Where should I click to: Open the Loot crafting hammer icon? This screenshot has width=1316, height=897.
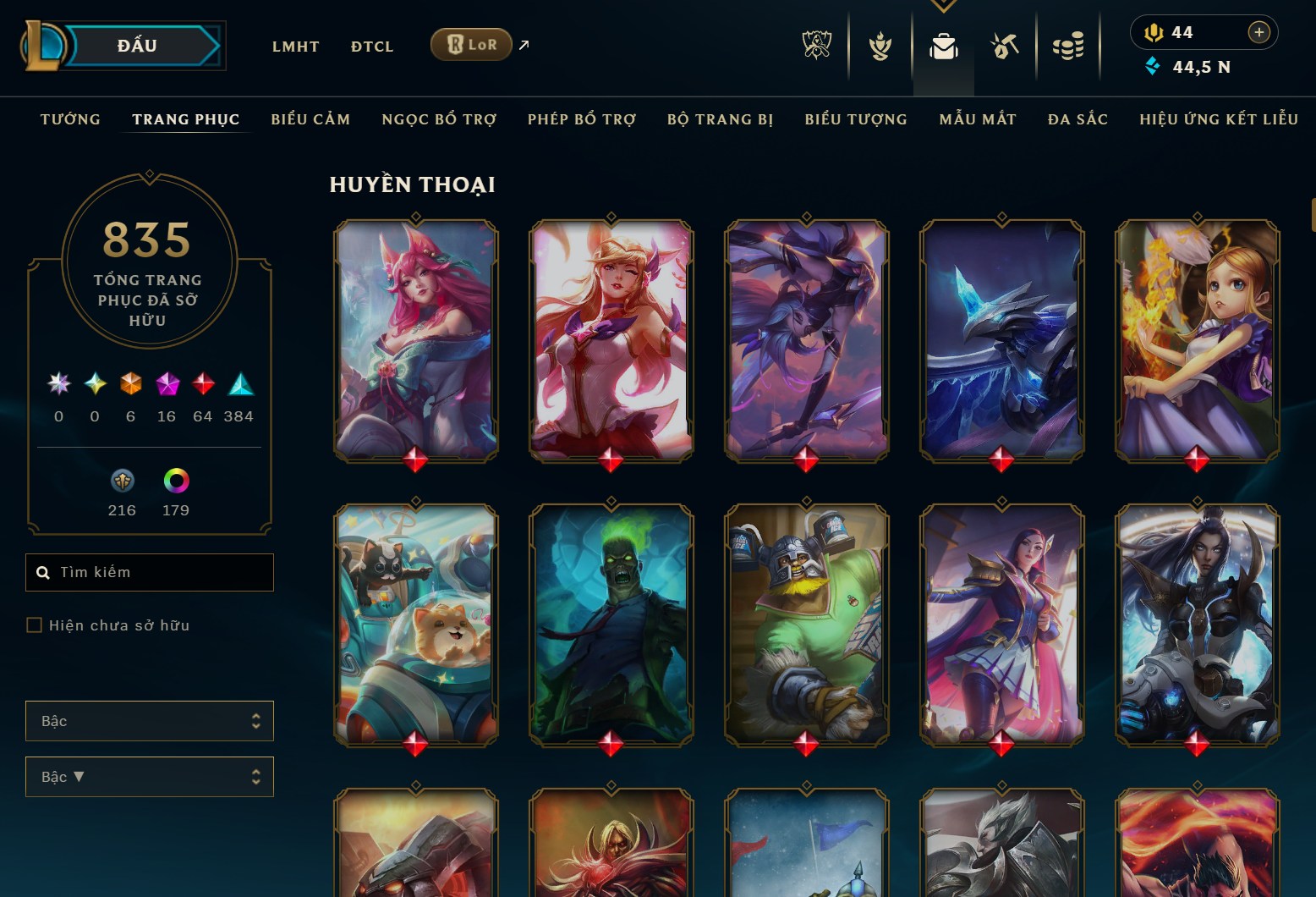[1005, 47]
